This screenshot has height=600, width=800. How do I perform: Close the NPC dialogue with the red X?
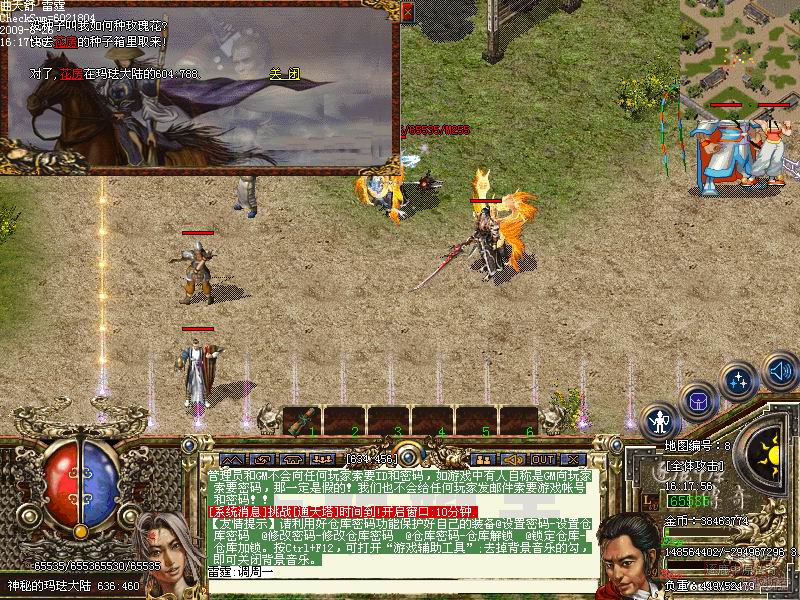tap(407, 12)
